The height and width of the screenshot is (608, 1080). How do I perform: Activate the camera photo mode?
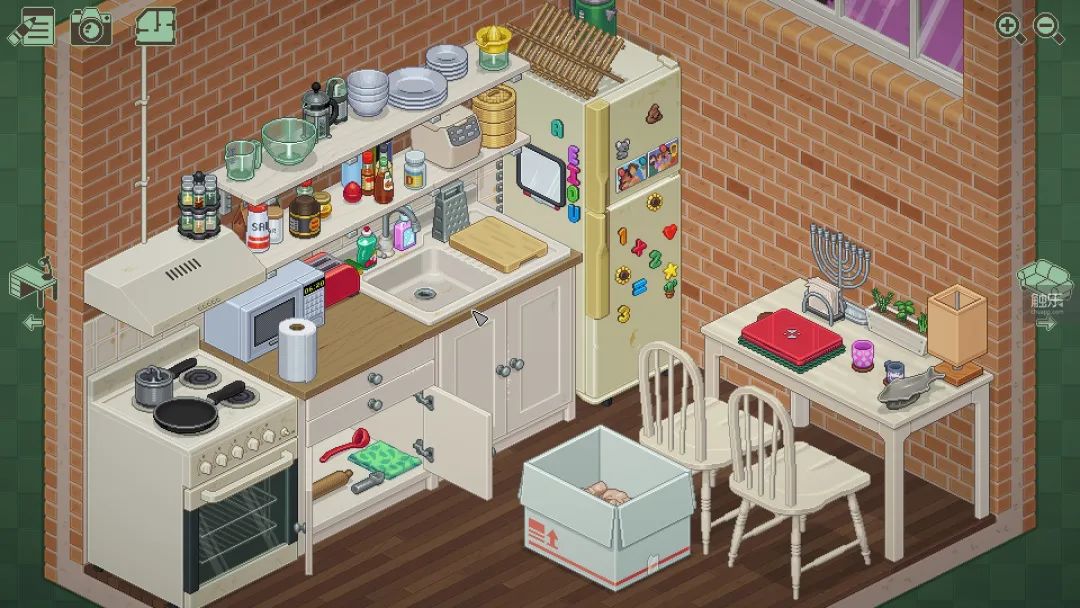pos(91,26)
